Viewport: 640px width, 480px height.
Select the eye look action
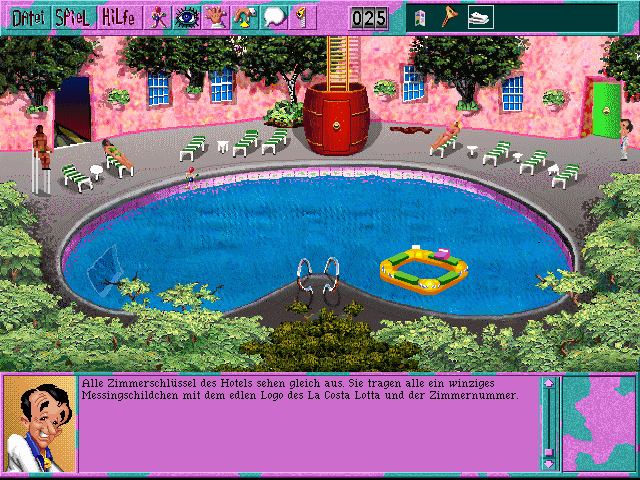(186, 17)
